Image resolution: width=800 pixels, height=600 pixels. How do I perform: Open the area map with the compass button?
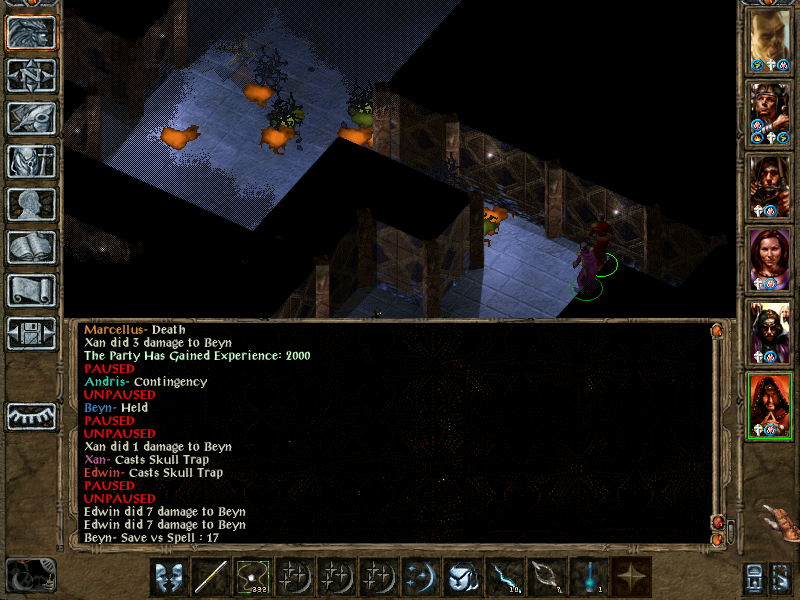pyautogui.click(x=31, y=75)
